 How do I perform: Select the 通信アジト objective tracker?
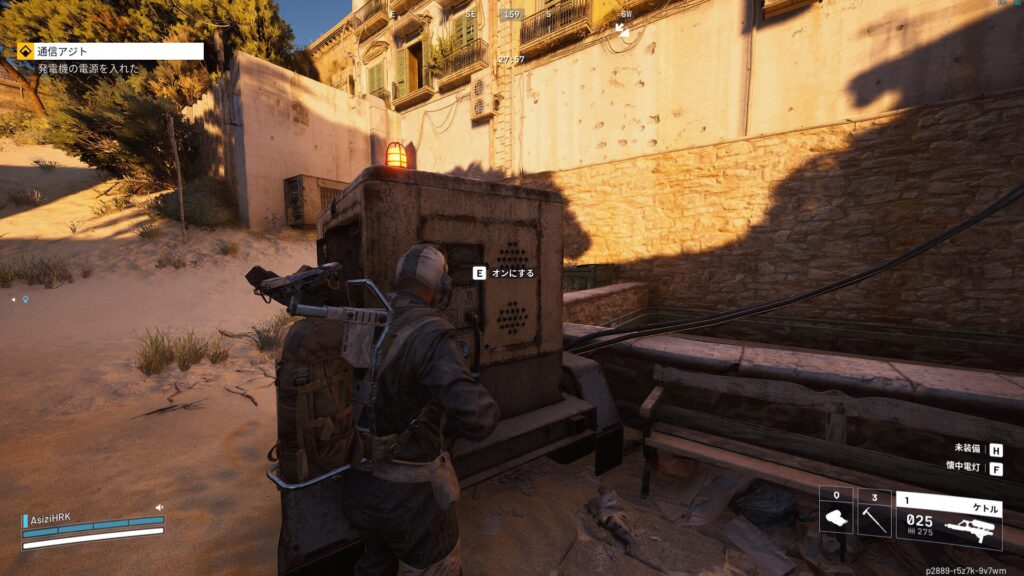click(110, 51)
